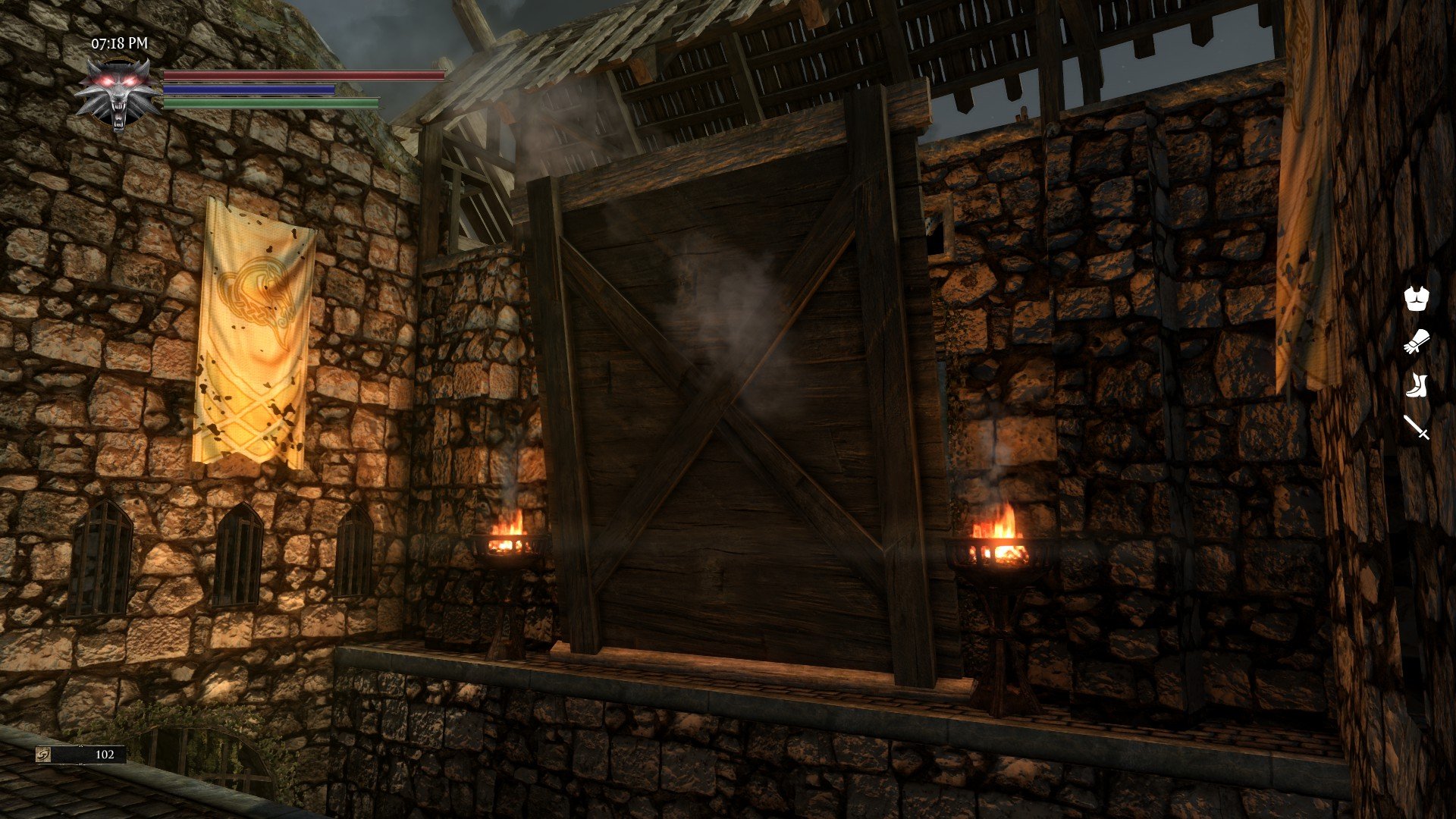1456x819 pixels.
Task: Select the boots equipment icon
Action: point(1416,385)
